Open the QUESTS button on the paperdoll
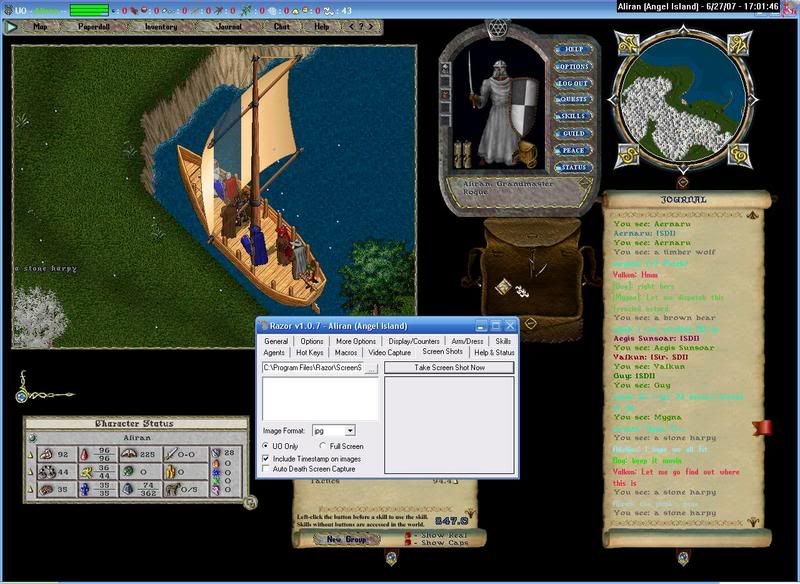This screenshot has width=800, height=584. tap(573, 100)
